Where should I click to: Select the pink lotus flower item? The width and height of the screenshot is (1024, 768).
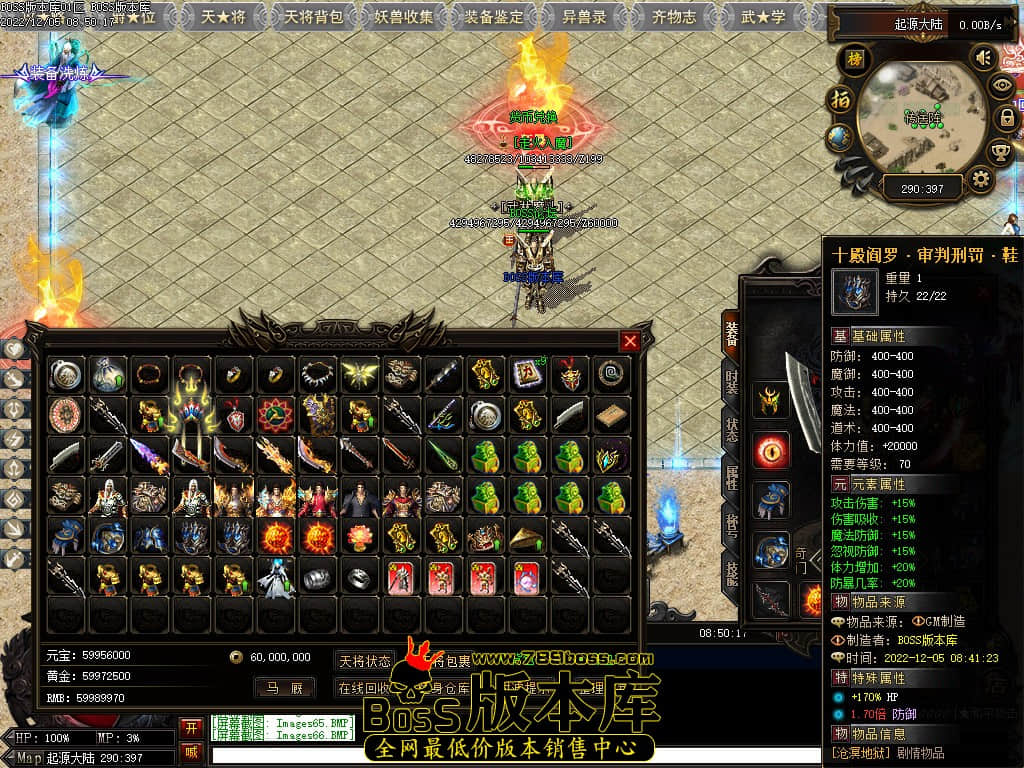coord(359,538)
